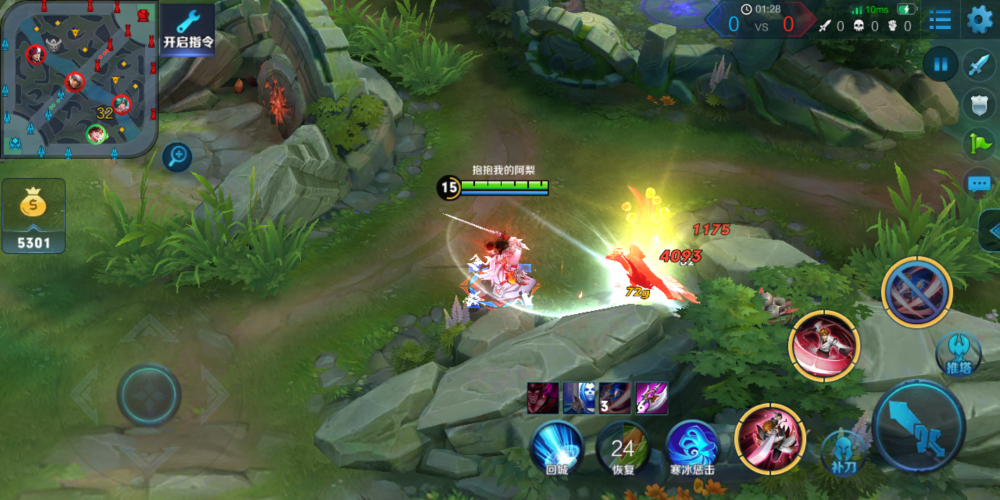Cast the 寒冰惩击 smite spell
Viewport: 1000px width, 500px height.
tap(691, 446)
